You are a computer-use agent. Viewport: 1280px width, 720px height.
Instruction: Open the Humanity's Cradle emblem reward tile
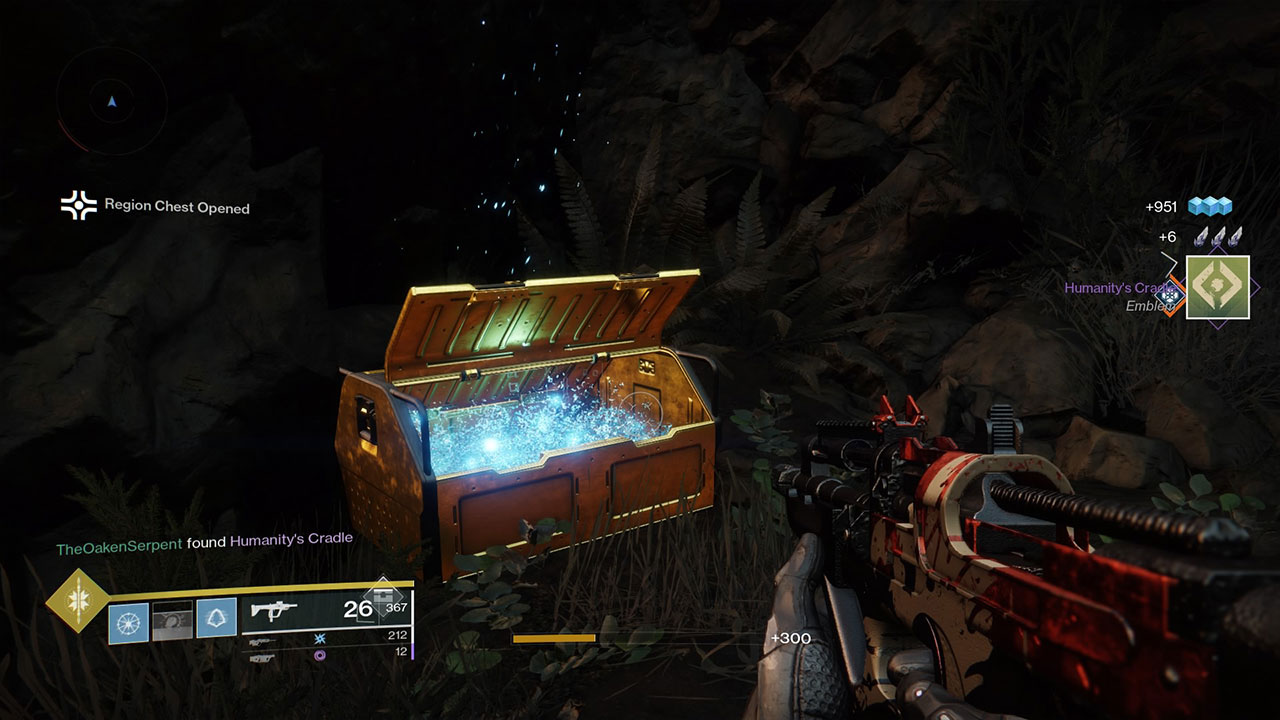click(x=1217, y=287)
